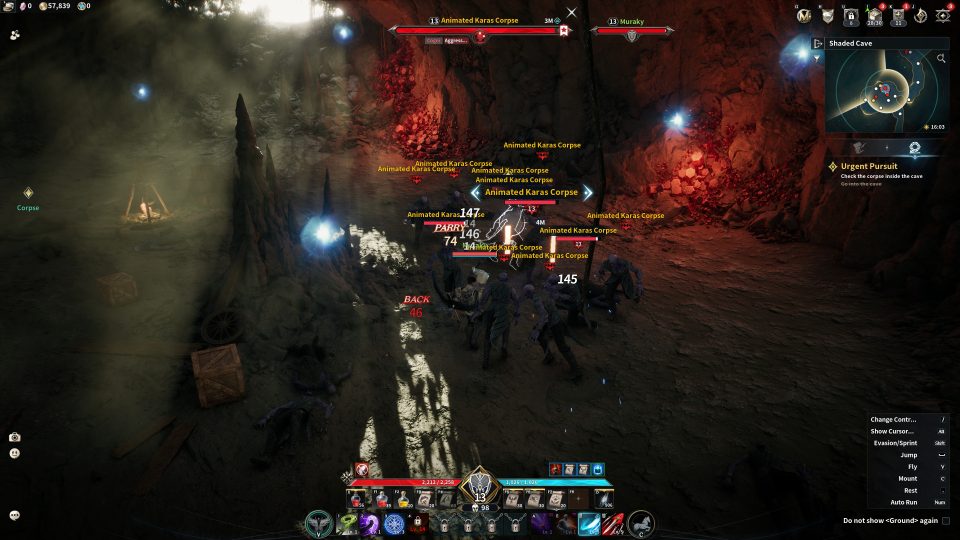Use the yellow potion in the quick slot
The height and width of the screenshot is (540, 960).
click(404, 497)
